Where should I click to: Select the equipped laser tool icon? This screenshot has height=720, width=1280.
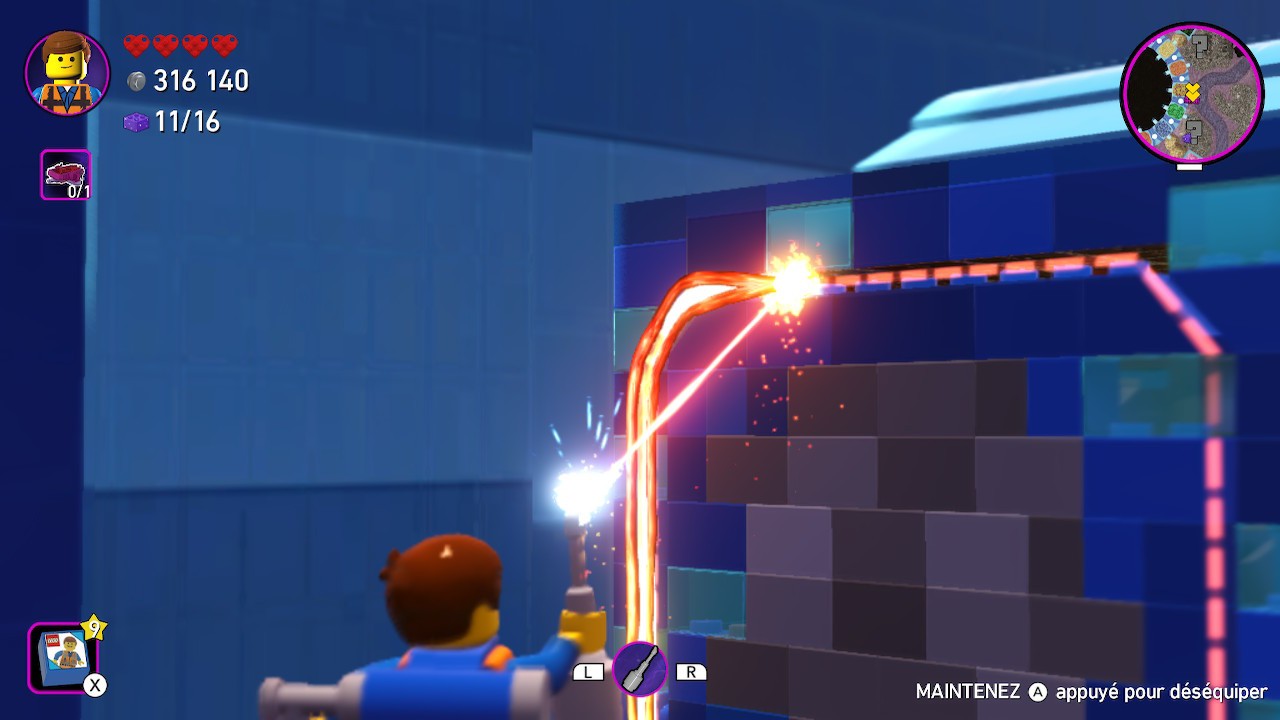[640, 670]
